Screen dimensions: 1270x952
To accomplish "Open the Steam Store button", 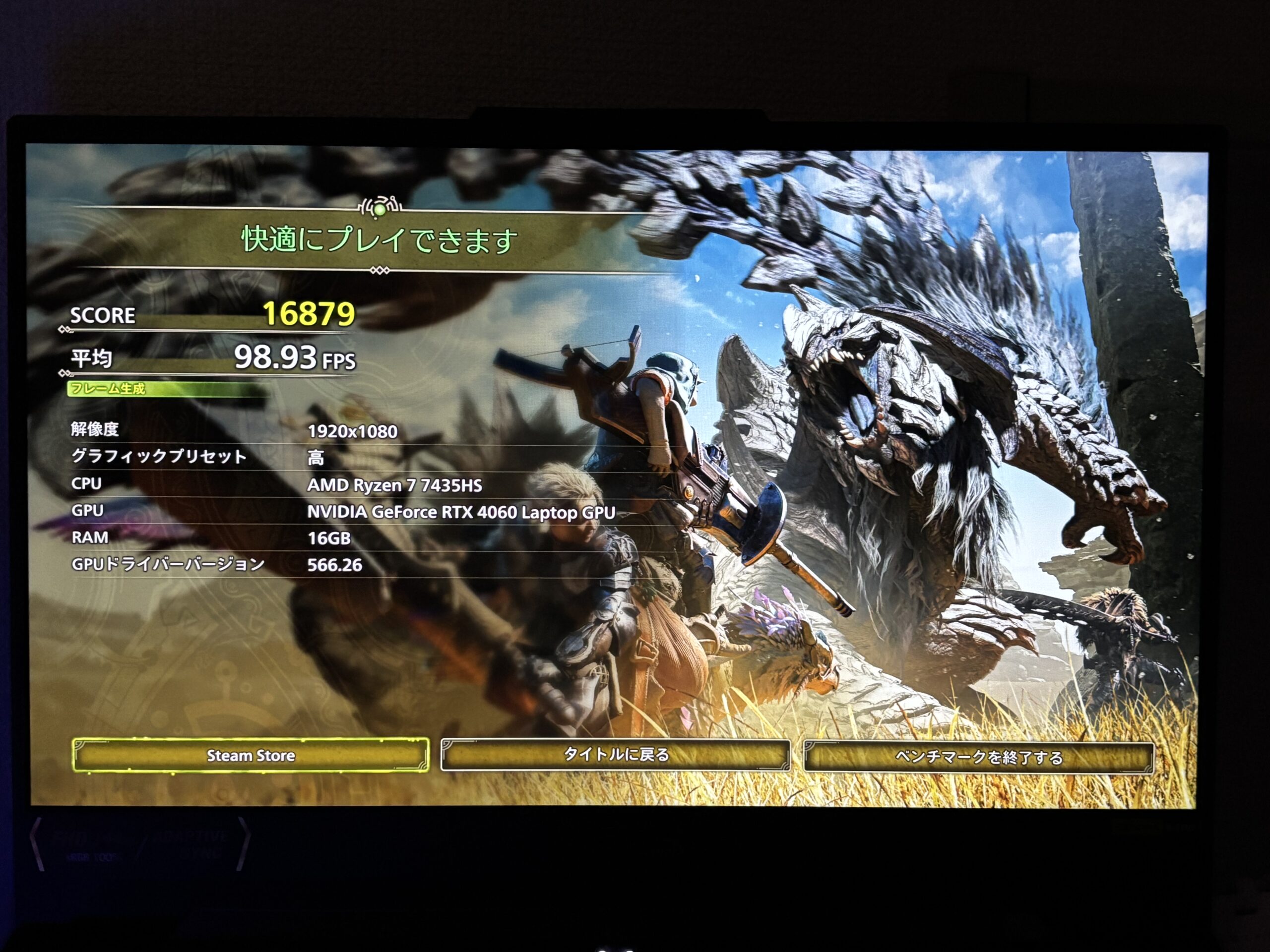I will point(251,755).
